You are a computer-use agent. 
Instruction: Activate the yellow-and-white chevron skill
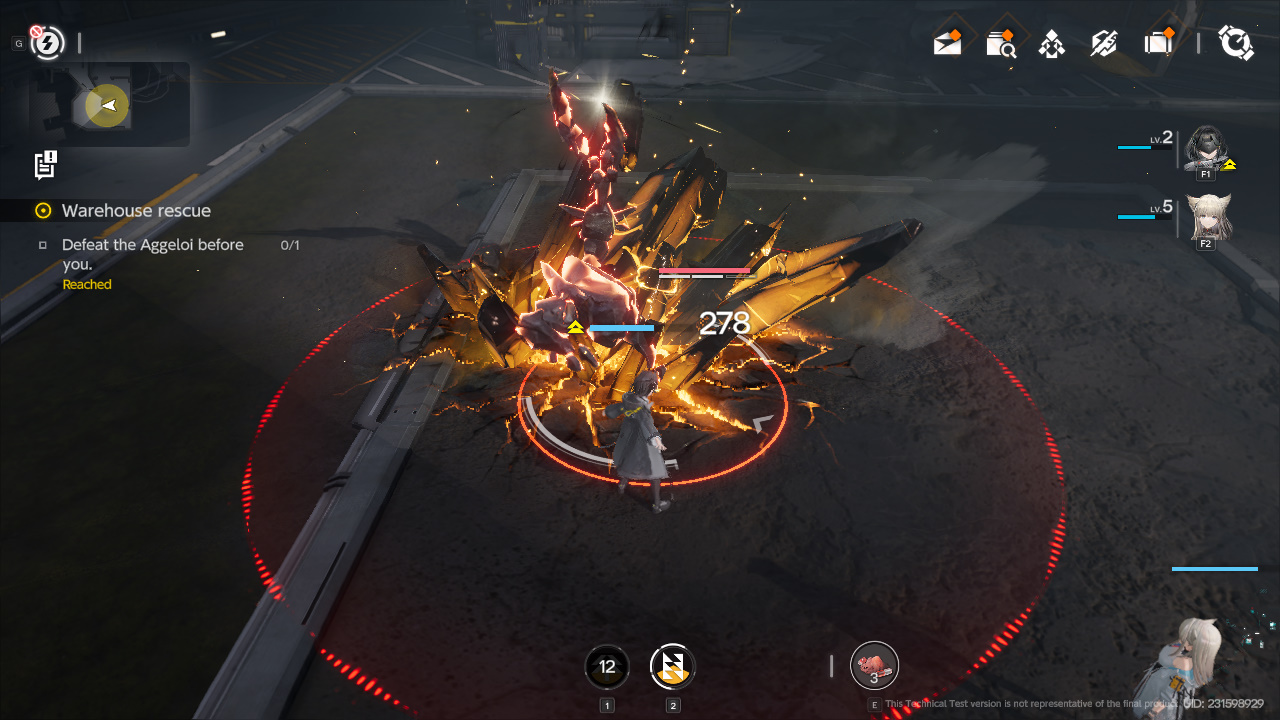[672, 667]
